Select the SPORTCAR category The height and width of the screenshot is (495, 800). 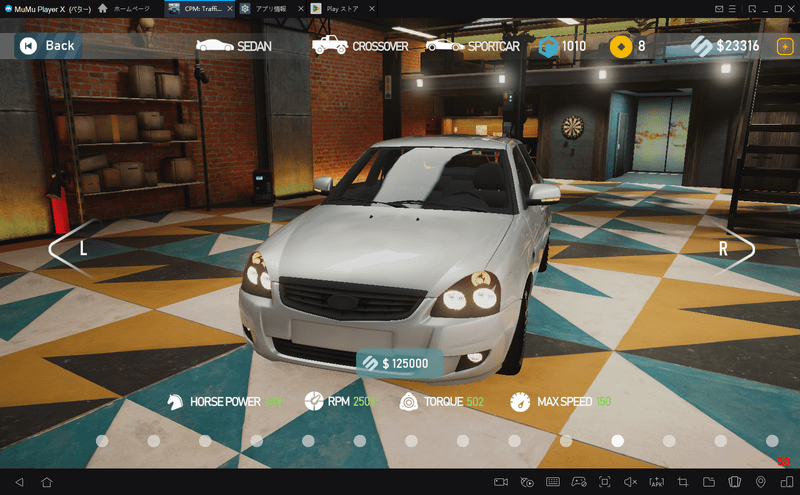(x=473, y=46)
